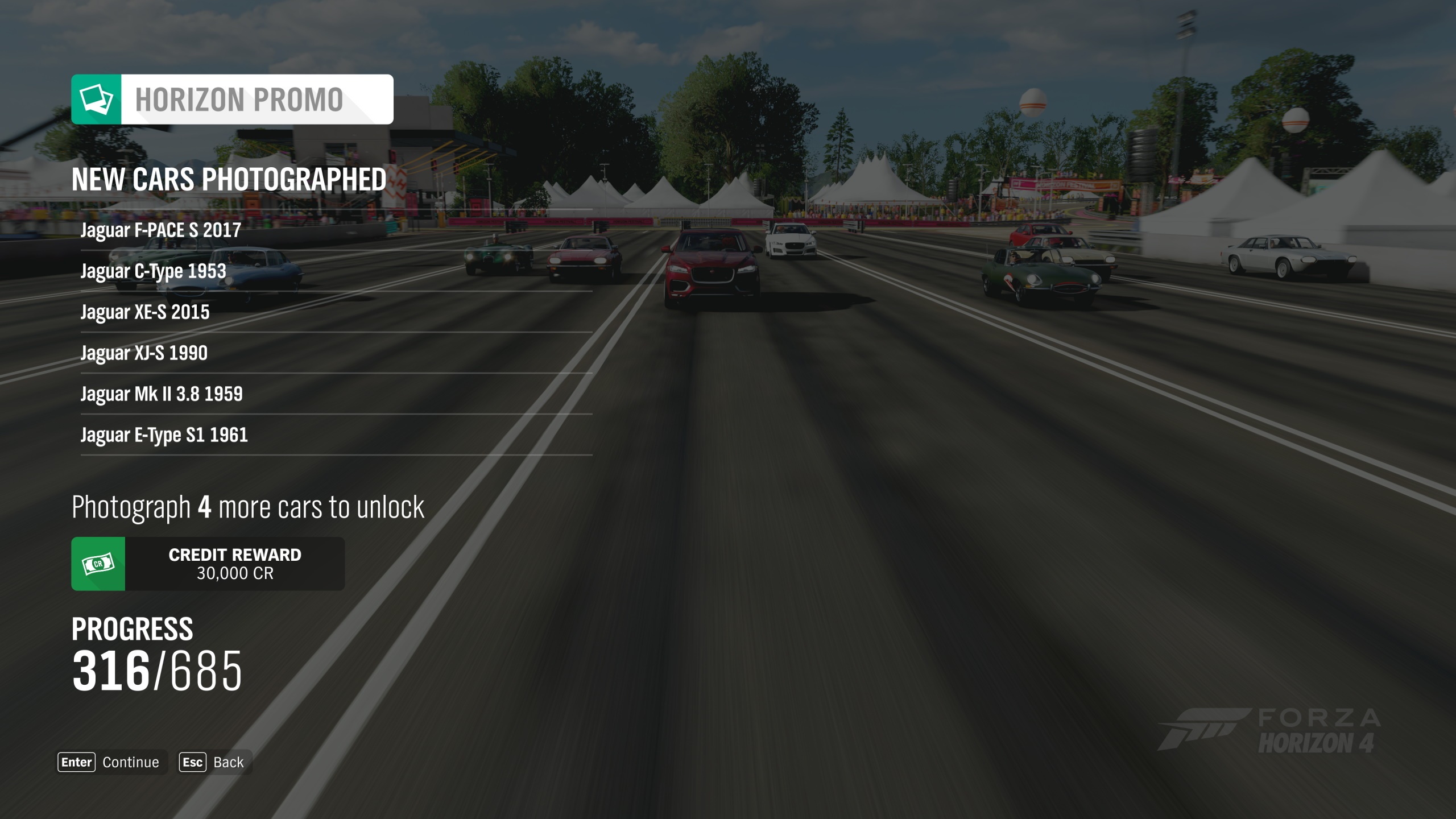Go back using the Back button

point(214,762)
